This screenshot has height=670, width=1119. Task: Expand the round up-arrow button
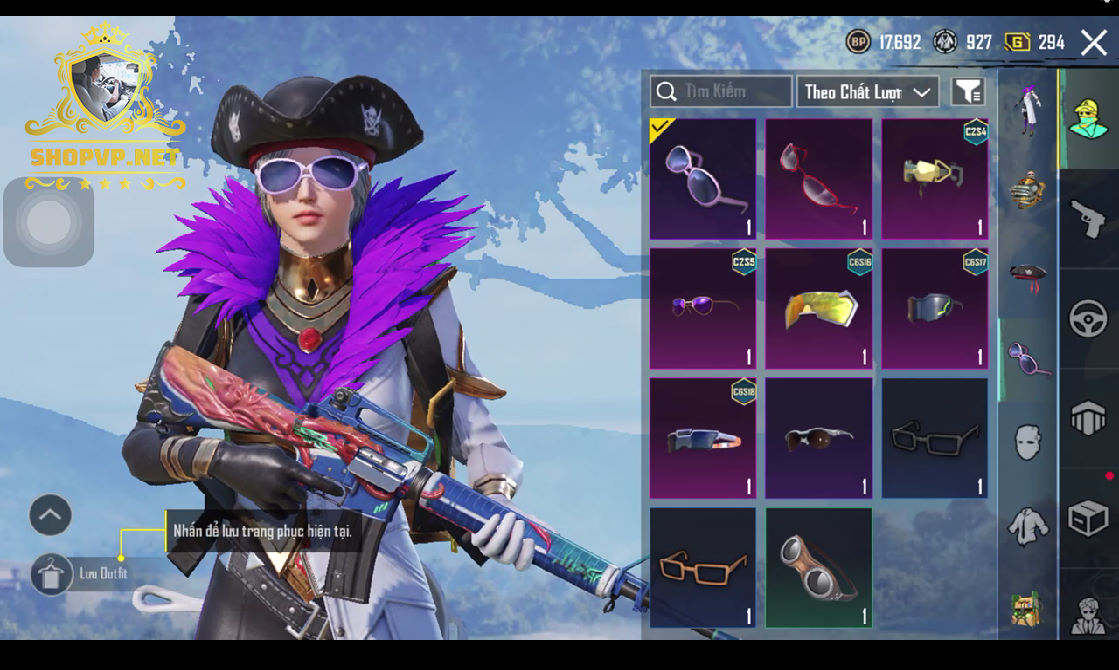(x=50, y=516)
